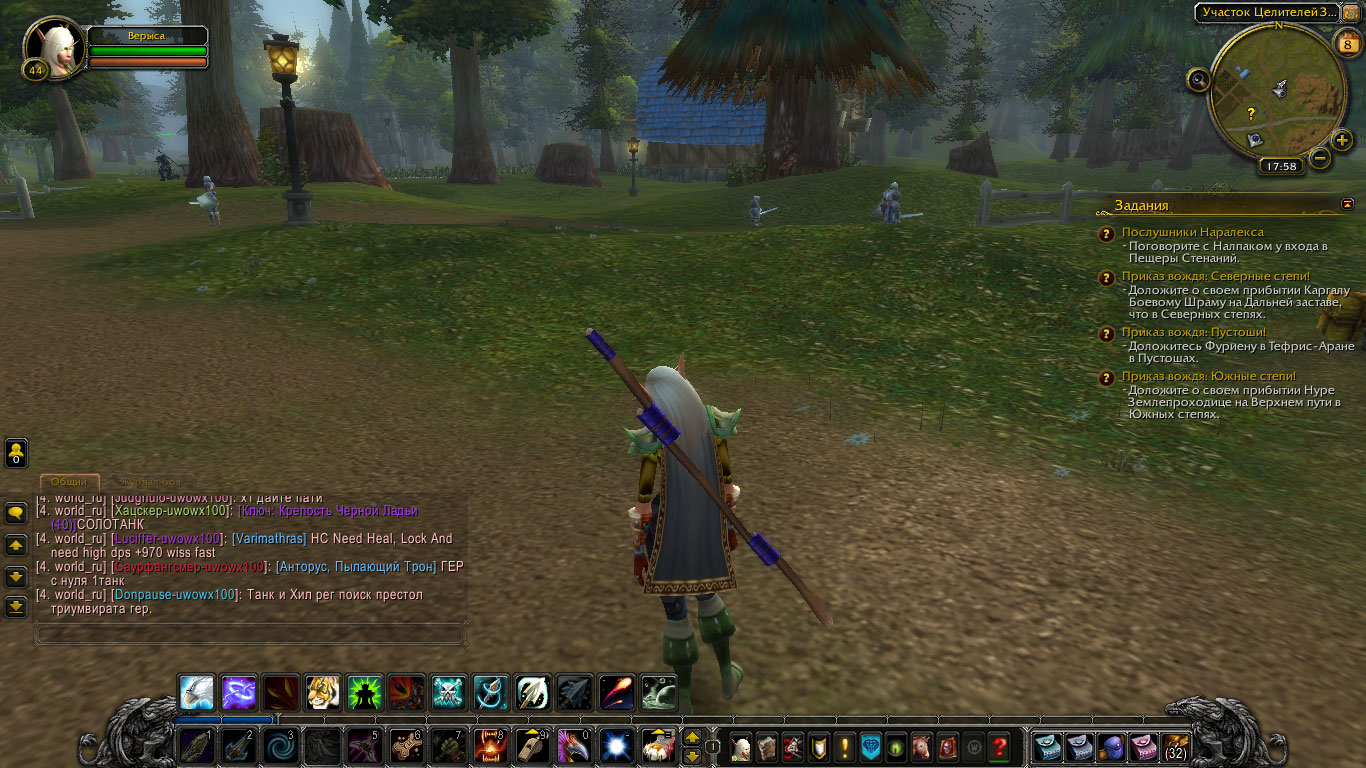The image size is (1366, 768).
Task: Use the teal skull and crossbones ability
Action: click(x=448, y=692)
